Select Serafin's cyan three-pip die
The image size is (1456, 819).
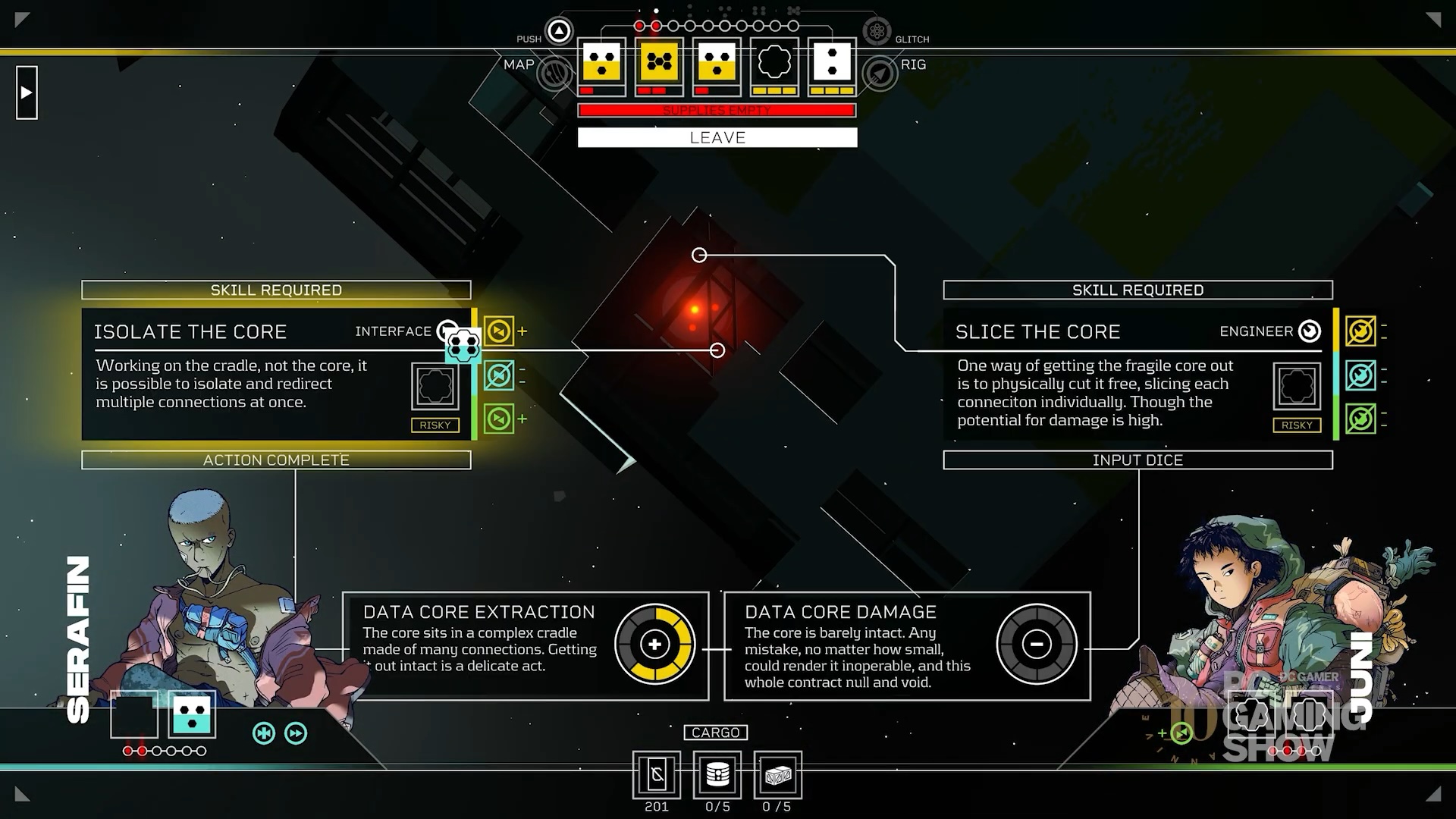coord(192,714)
